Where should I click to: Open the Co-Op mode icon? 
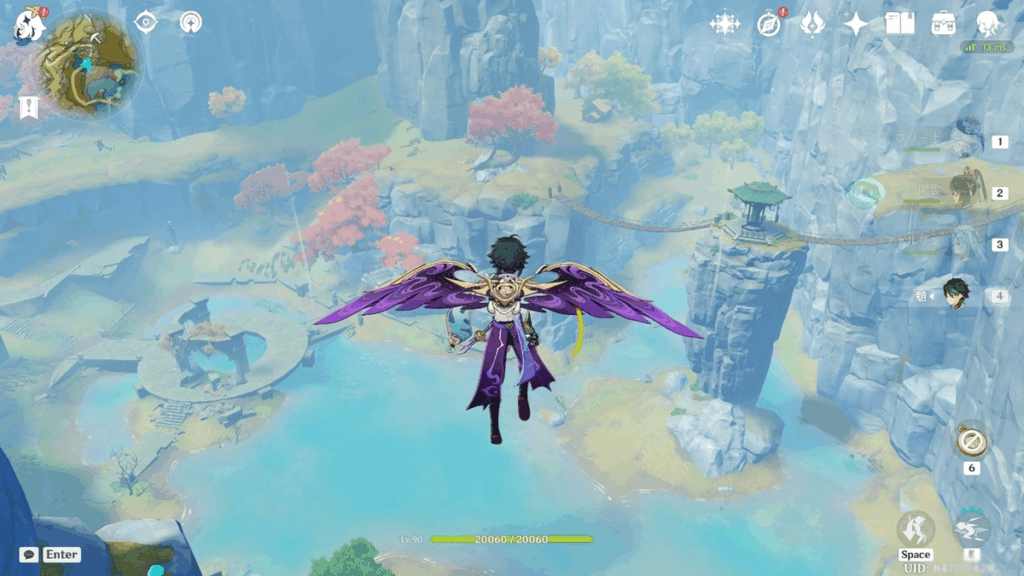(190, 22)
